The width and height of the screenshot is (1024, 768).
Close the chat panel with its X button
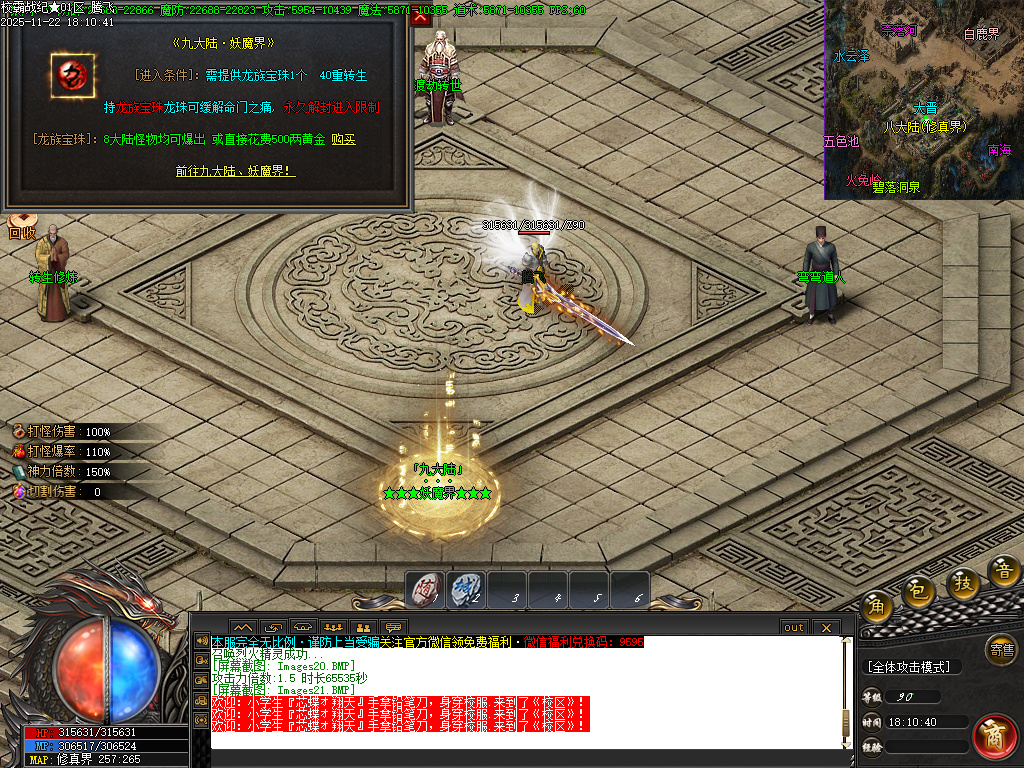[825, 627]
